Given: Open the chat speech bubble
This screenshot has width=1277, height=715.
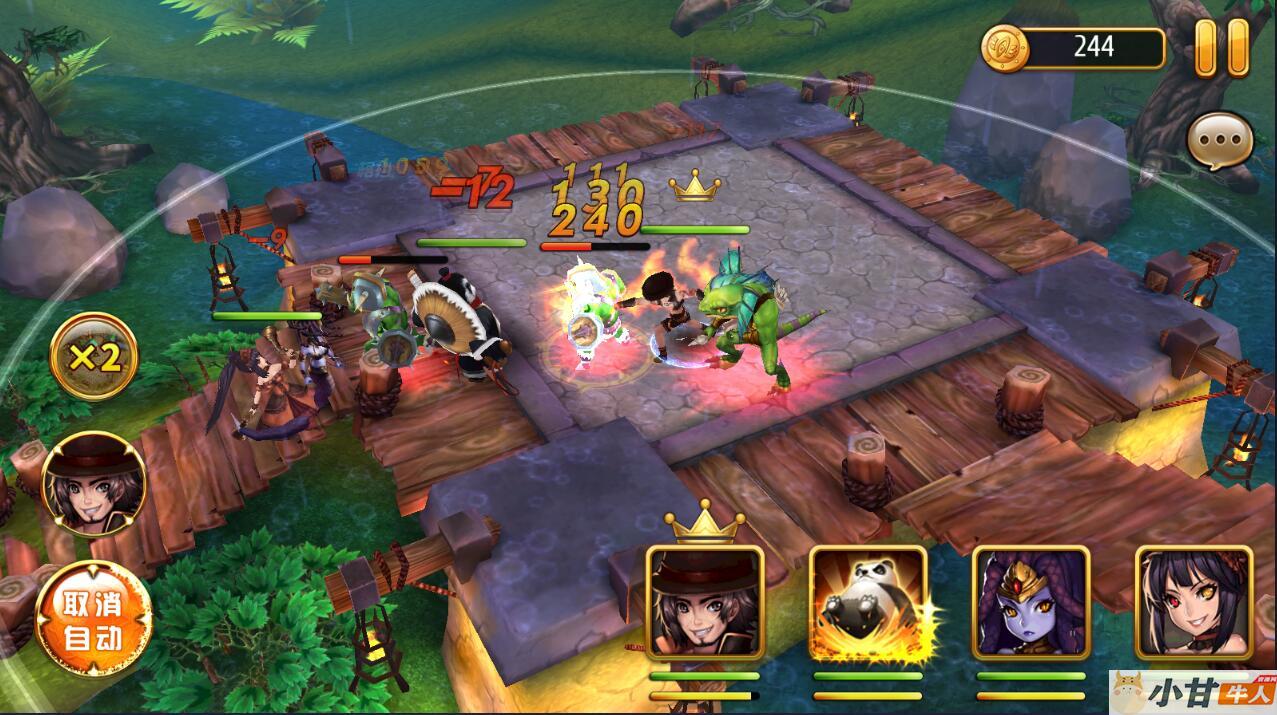Looking at the screenshot, I should (1220, 143).
